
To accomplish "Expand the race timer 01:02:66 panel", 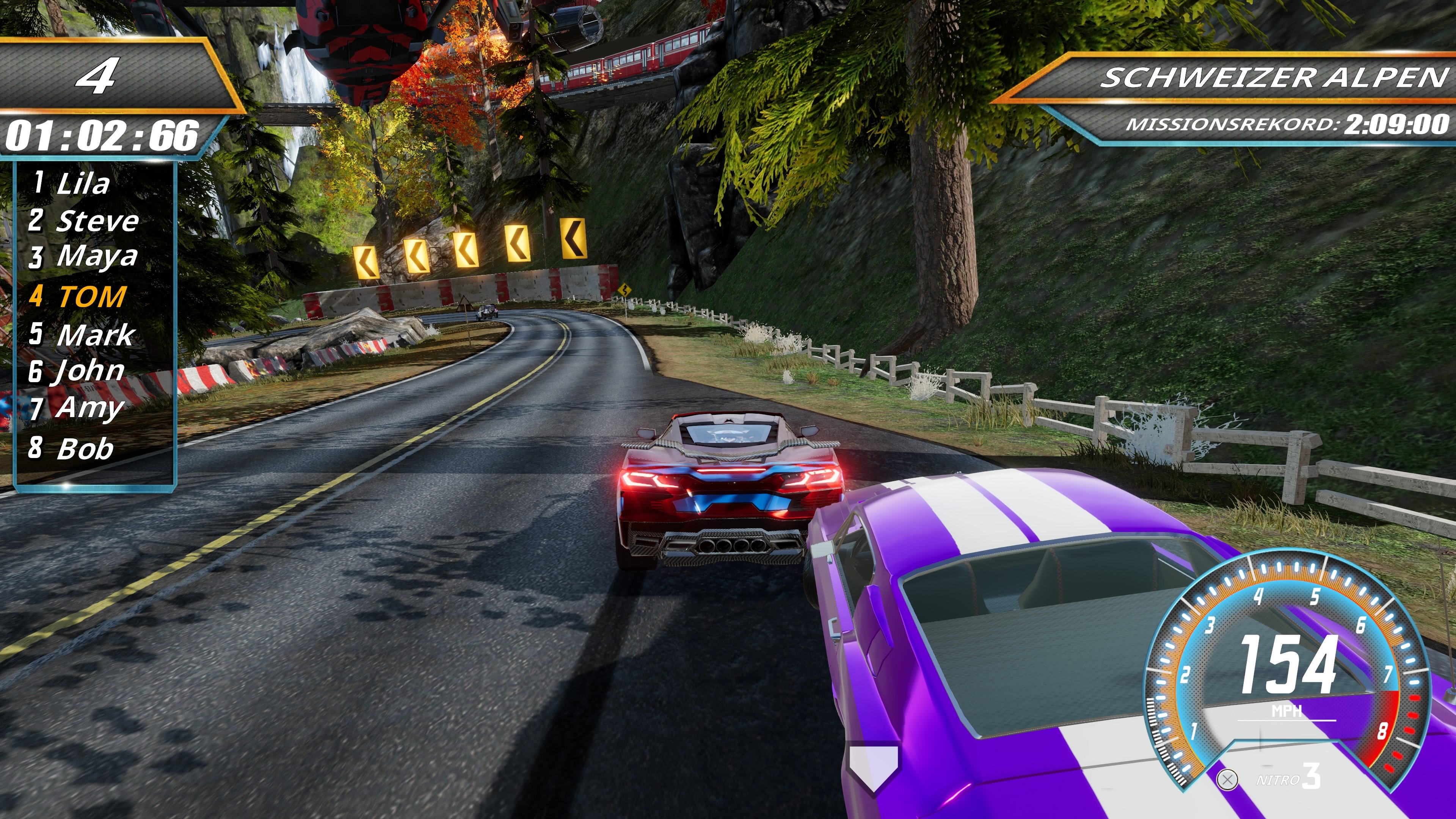I will (102, 136).
